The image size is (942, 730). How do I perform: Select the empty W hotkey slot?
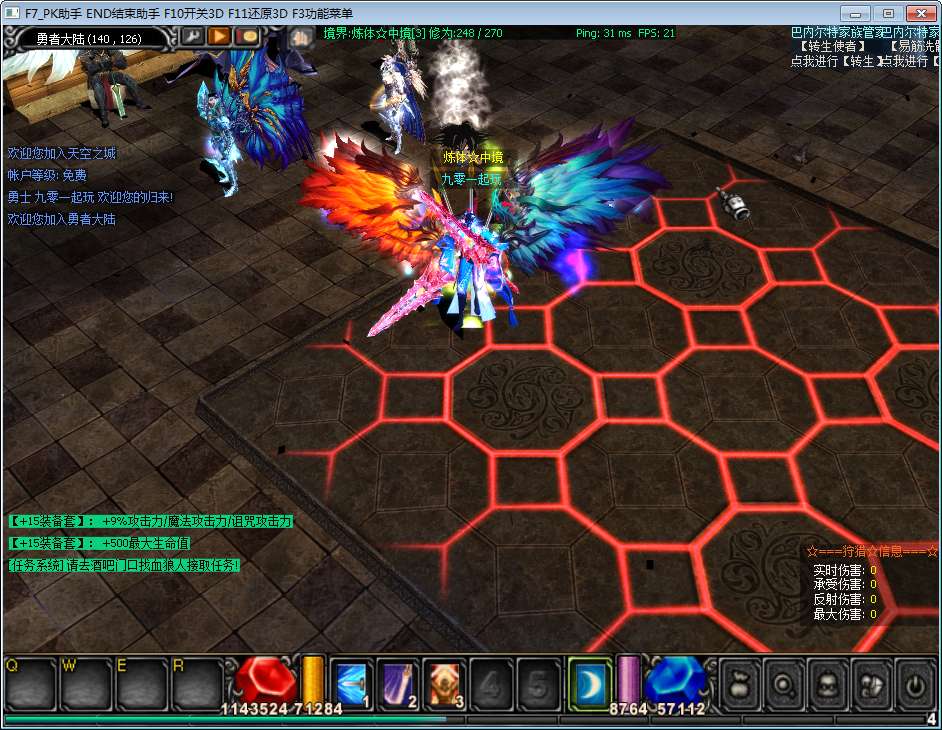[x=86, y=684]
